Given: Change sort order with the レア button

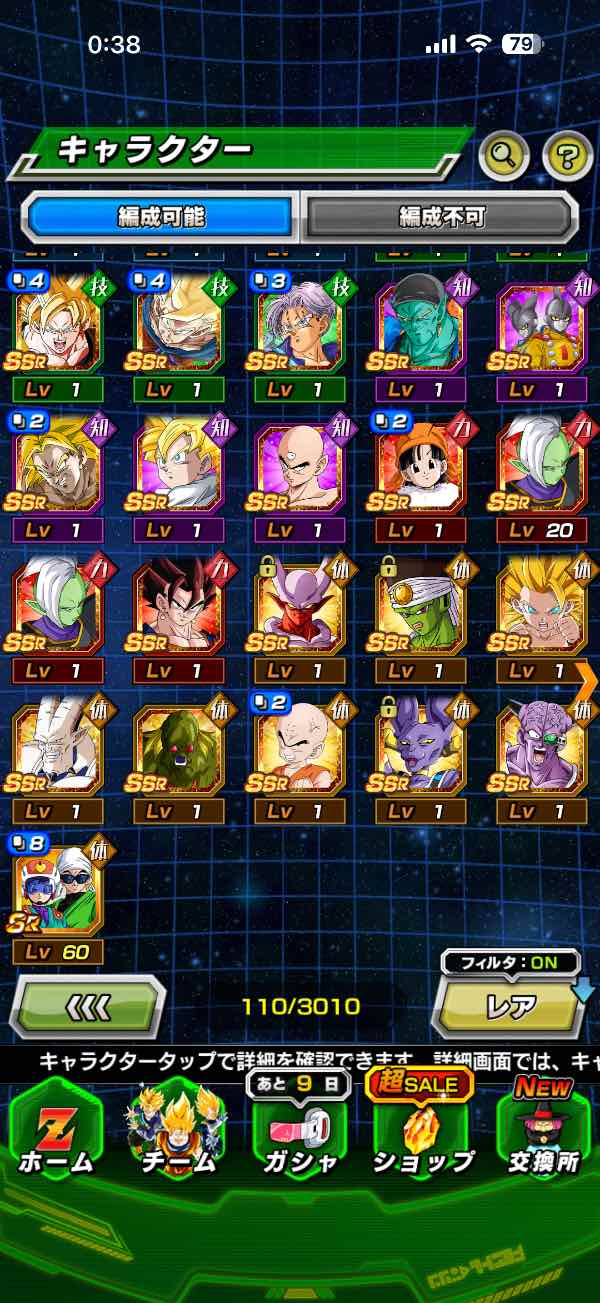Looking at the screenshot, I should 510,1007.
